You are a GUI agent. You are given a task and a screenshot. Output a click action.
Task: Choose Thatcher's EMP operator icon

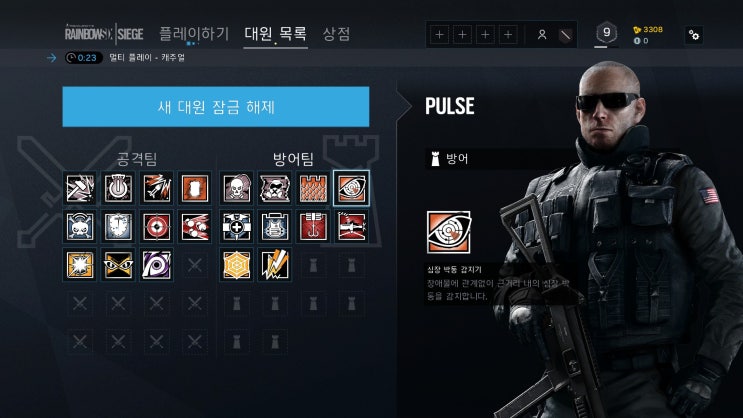[x=118, y=188]
